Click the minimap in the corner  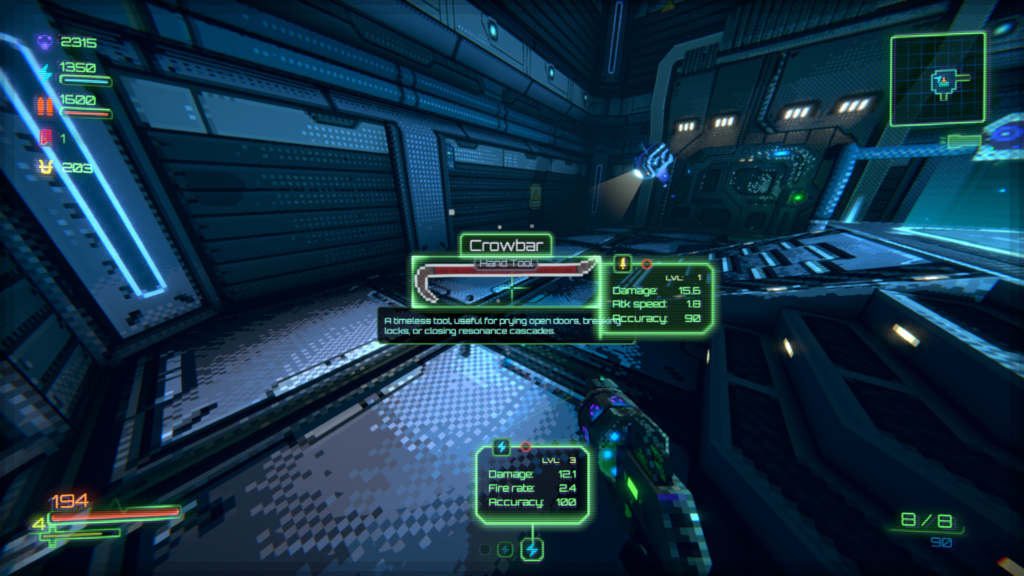(938, 79)
